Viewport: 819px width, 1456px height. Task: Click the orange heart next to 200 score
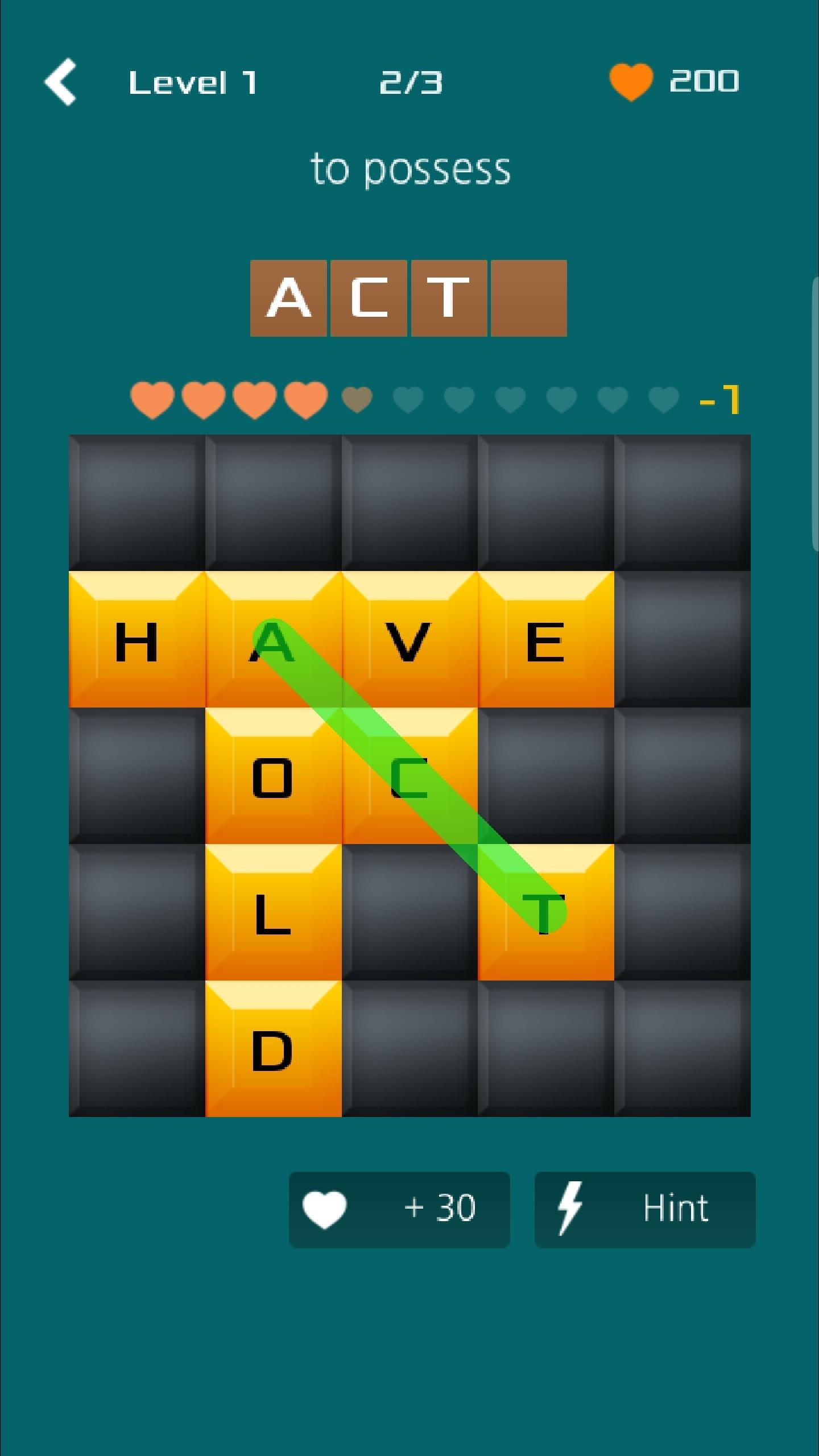630,81
